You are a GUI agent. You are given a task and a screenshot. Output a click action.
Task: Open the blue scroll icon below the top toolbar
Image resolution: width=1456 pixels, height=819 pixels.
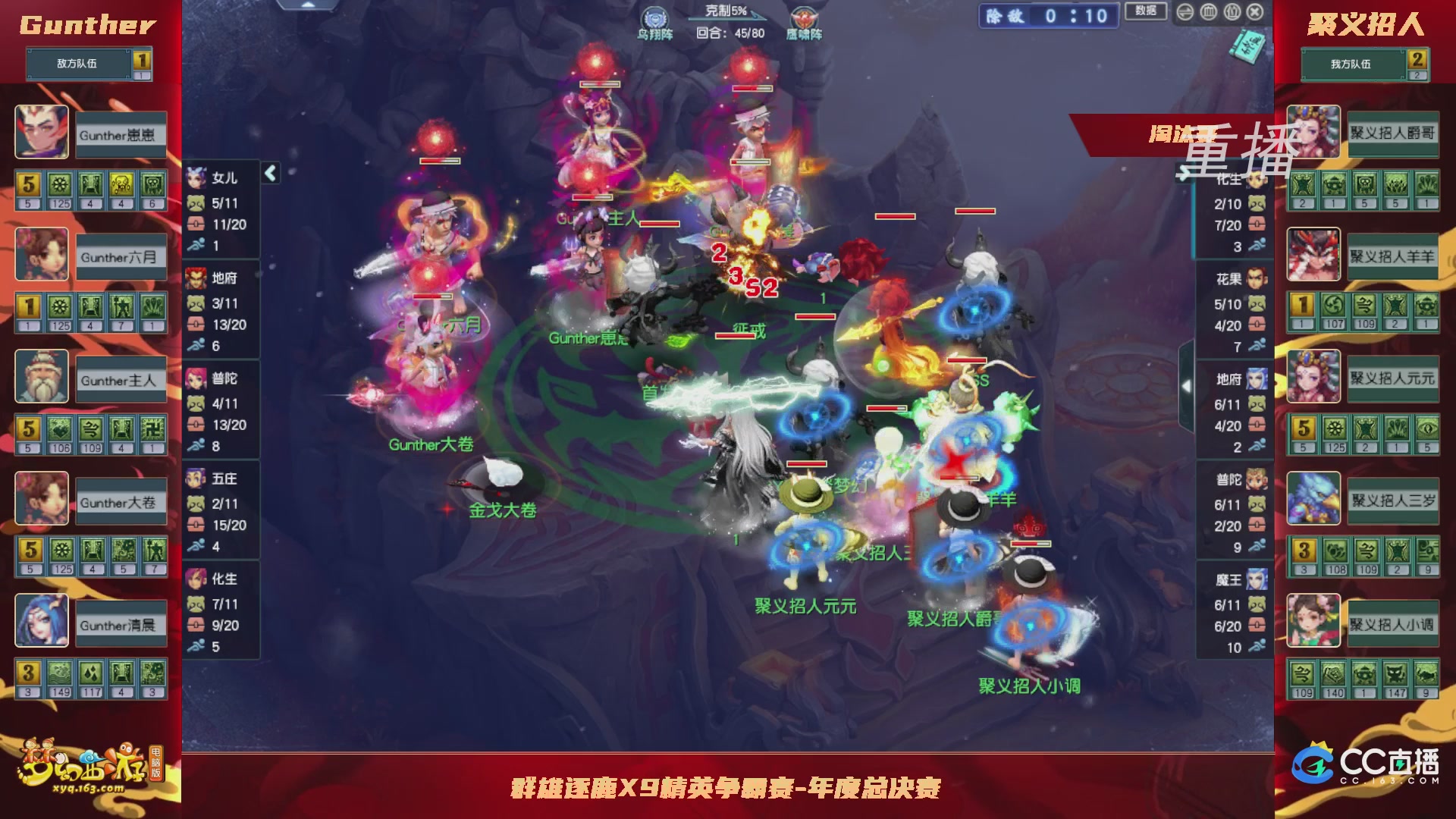[x=1248, y=45]
